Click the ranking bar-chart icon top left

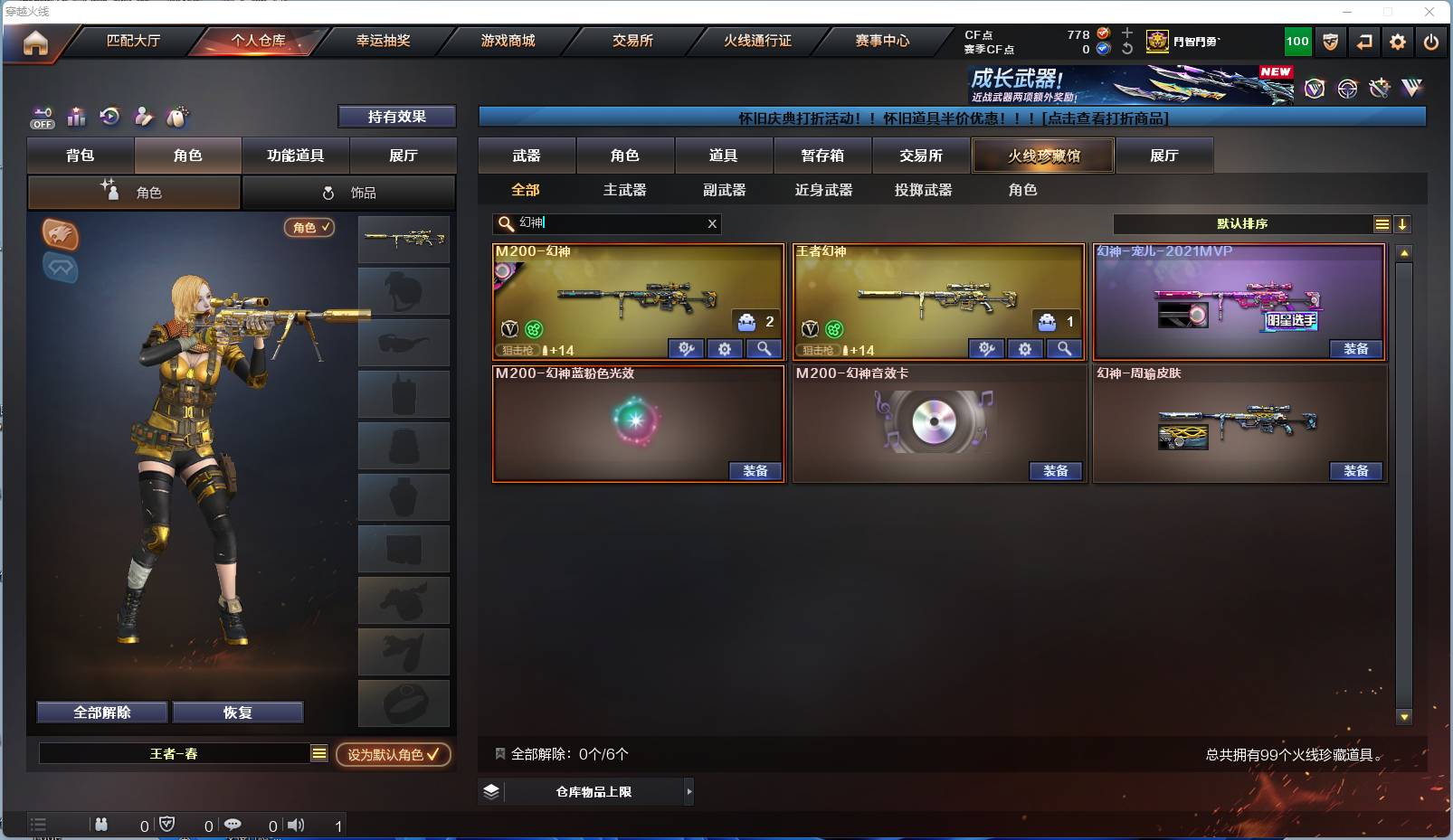pos(76,117)
